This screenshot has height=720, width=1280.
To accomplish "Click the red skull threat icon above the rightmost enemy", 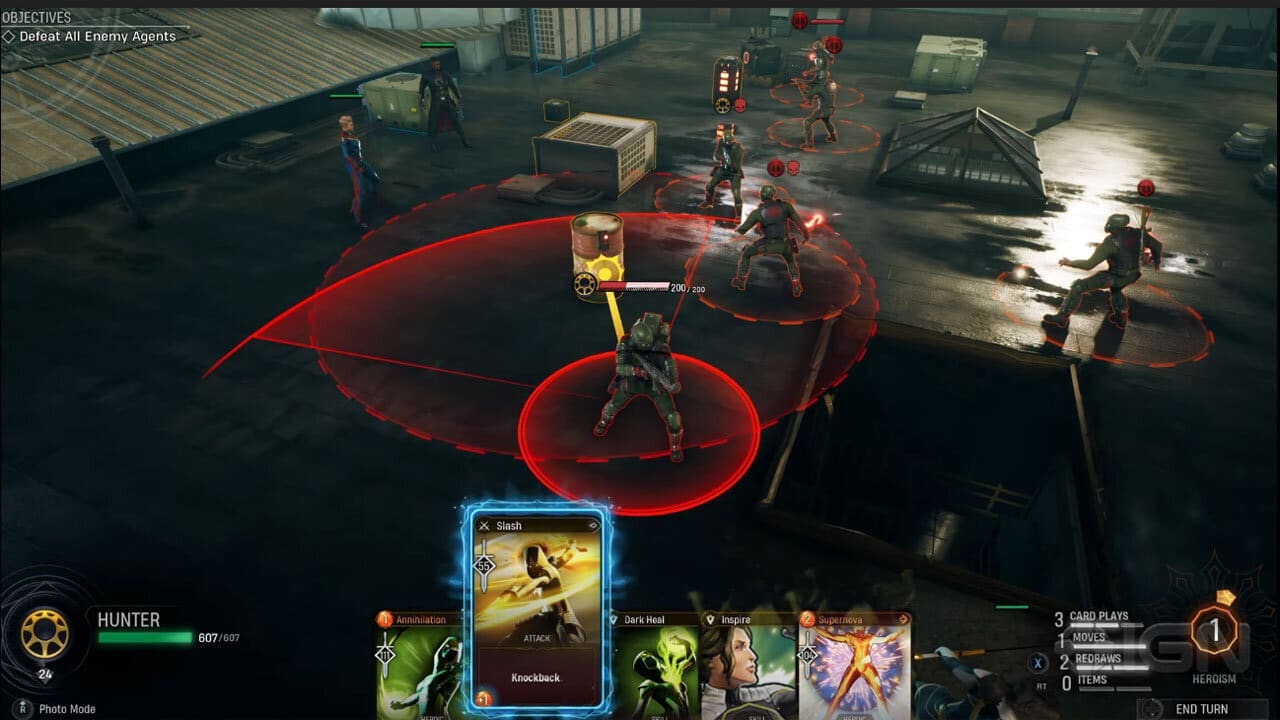I will pos(1145,187).
